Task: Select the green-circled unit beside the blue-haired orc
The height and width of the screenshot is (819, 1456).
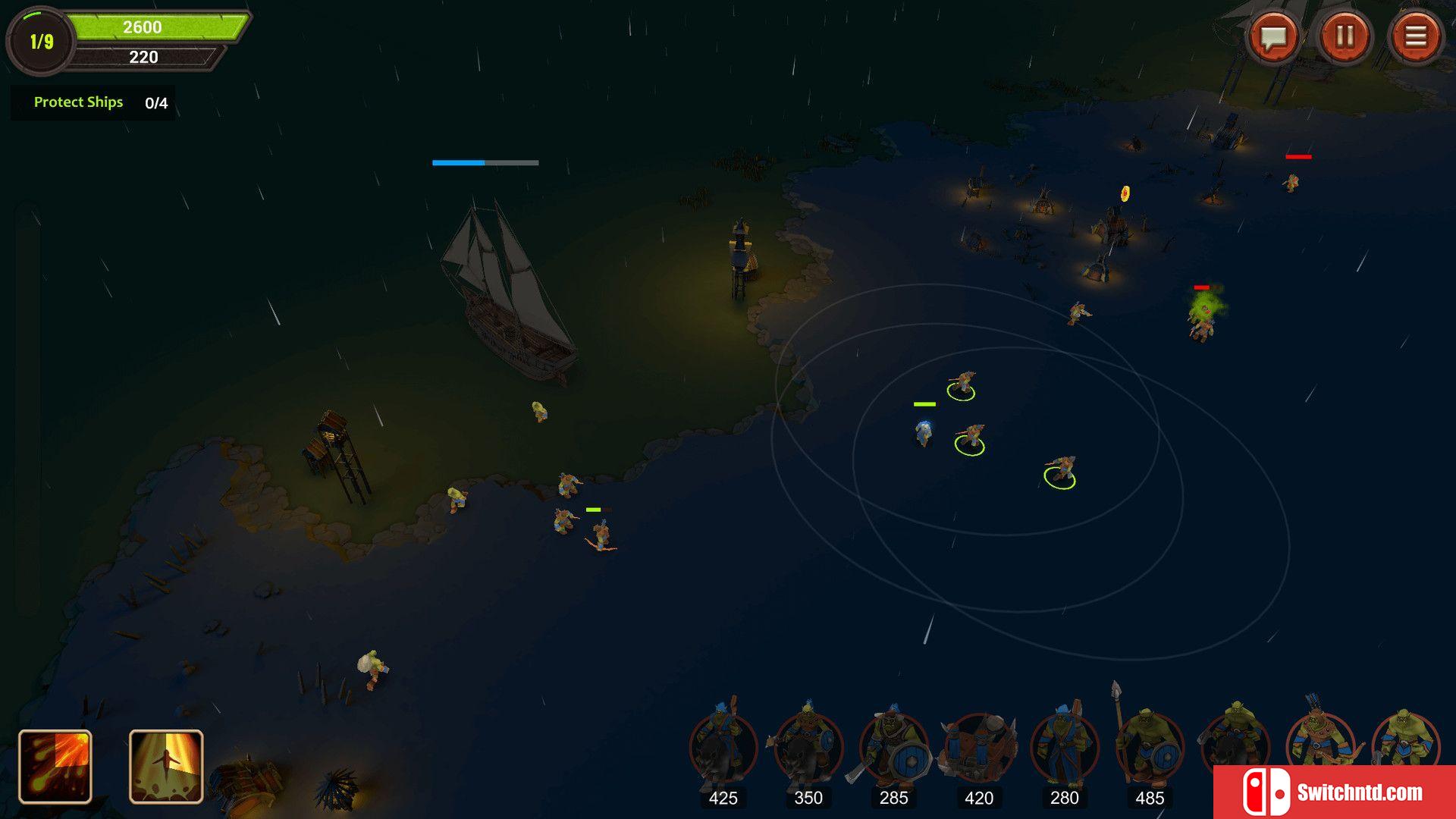Action: [970, 440]
